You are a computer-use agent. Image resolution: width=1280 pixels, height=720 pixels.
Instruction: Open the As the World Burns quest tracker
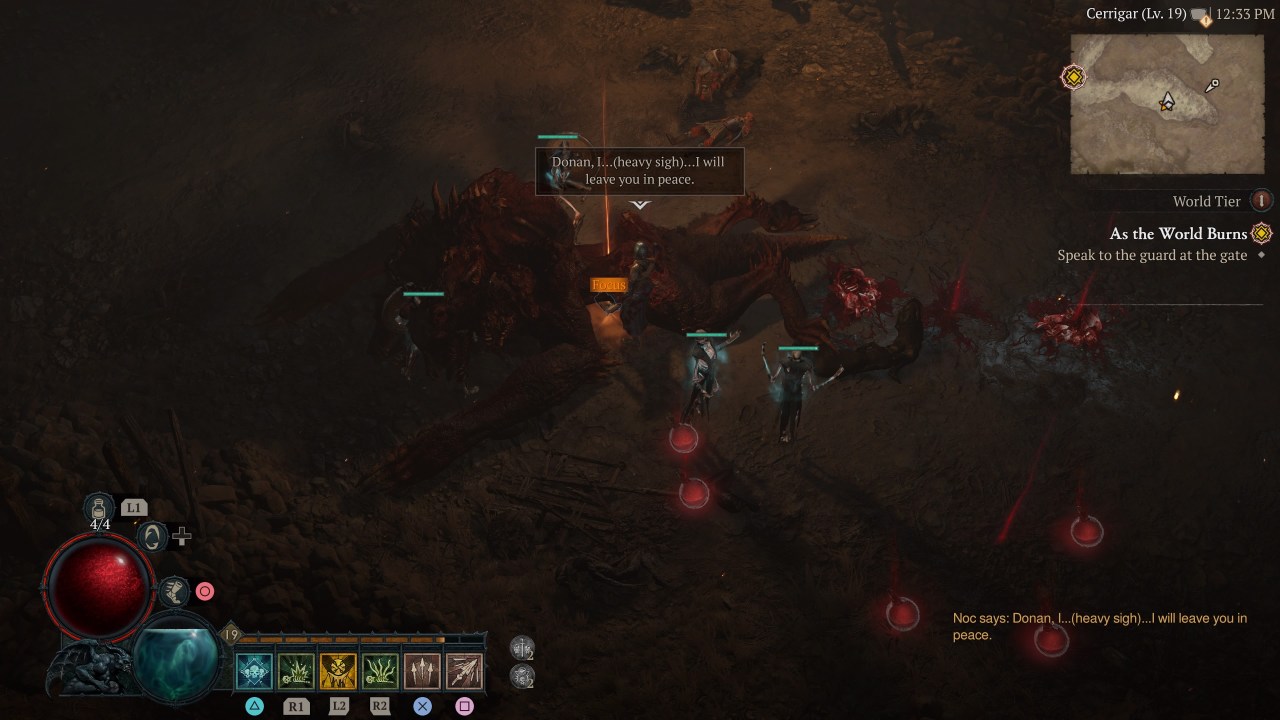[1178, 234]
